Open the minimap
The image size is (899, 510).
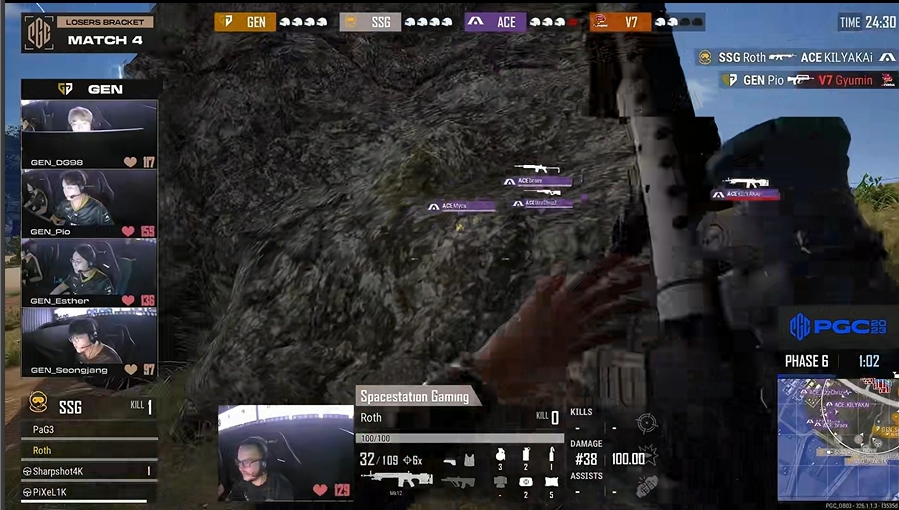coord(837,437)
